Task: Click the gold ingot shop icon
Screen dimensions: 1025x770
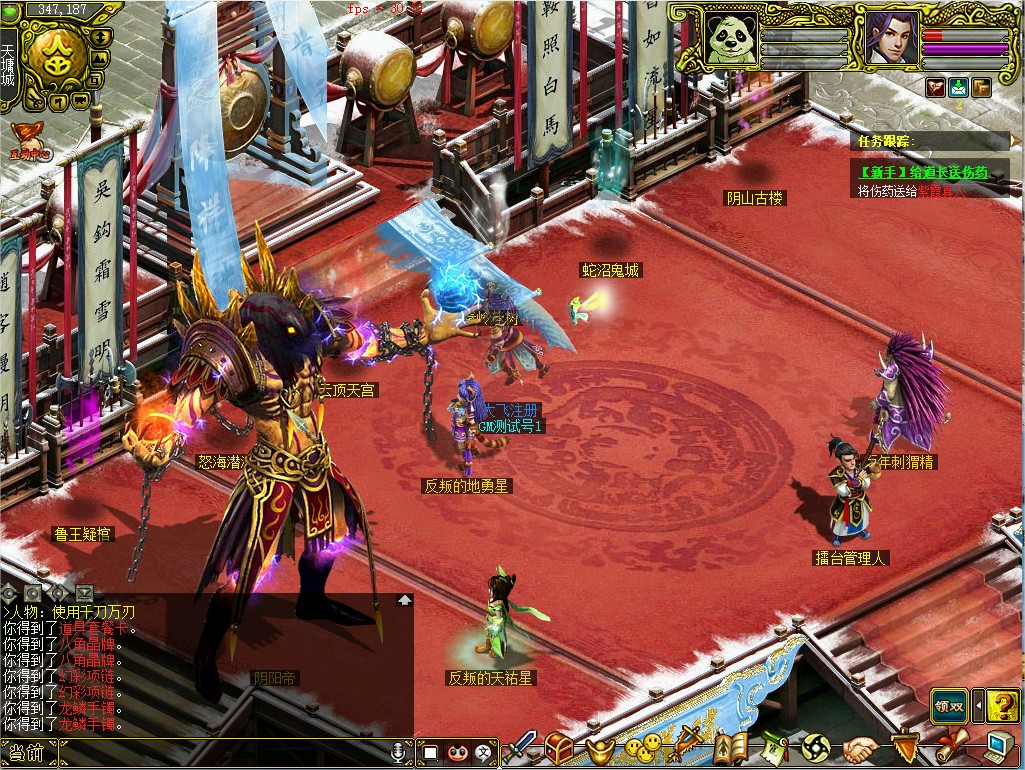Action: point(599,748)
